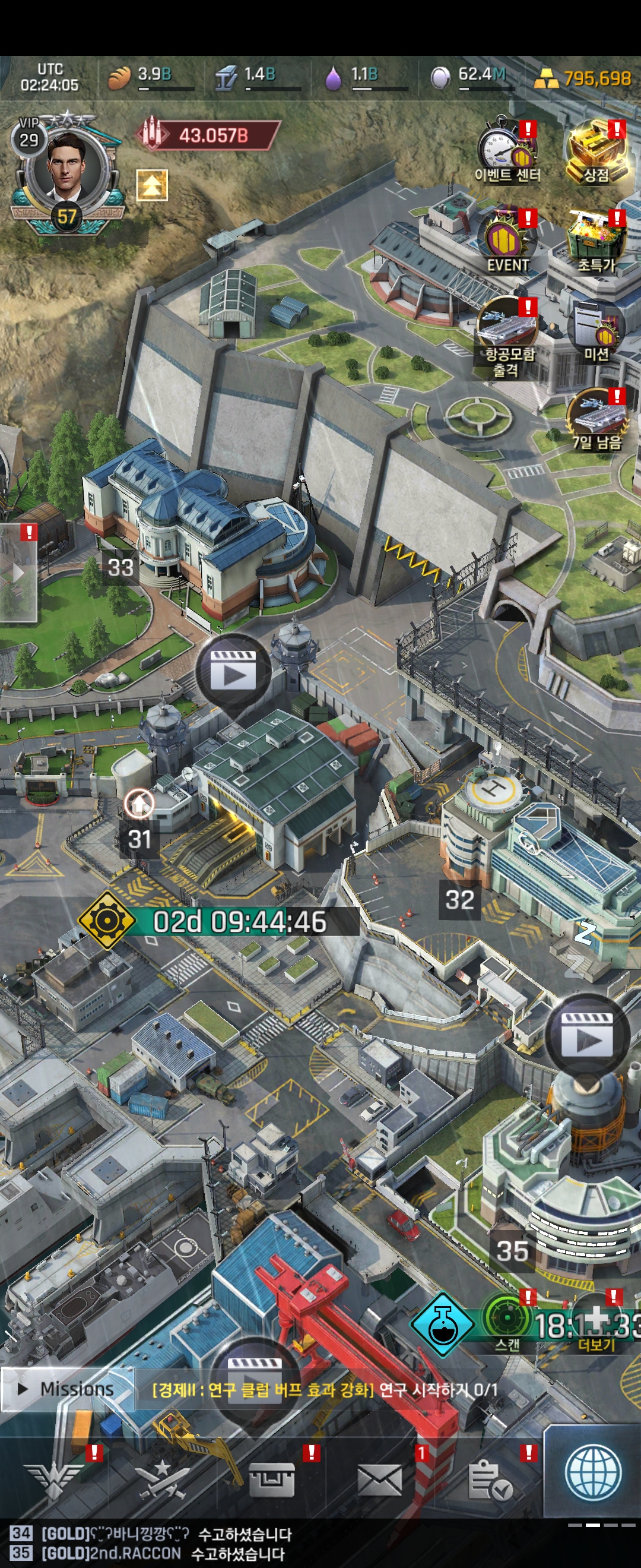The height and width of the screenshot is (1568, 641).
Task: Open the blue research flask icon
Action: (x=442, y=1324)
